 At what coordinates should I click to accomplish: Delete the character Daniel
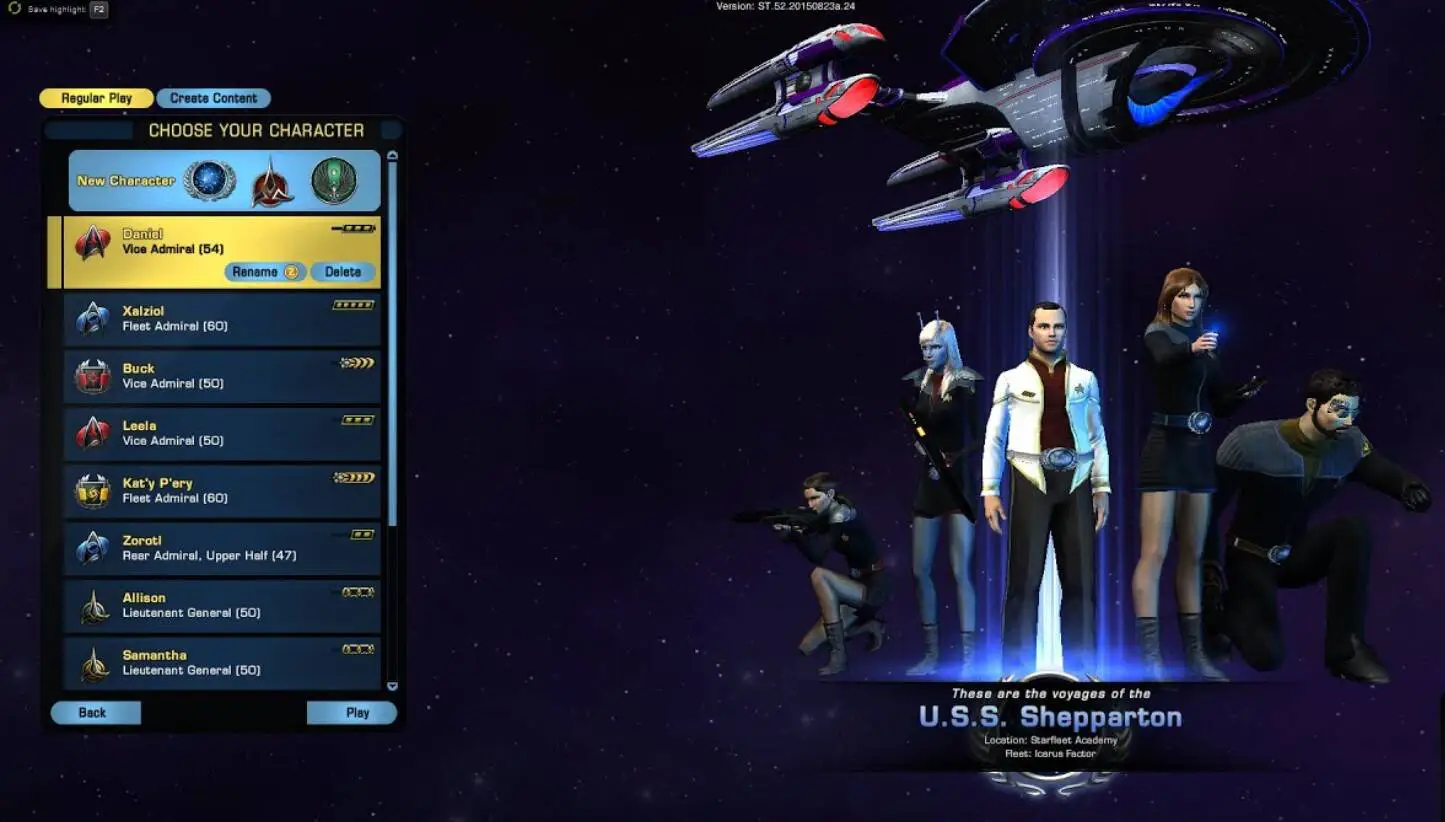click(x=342, y=271)
